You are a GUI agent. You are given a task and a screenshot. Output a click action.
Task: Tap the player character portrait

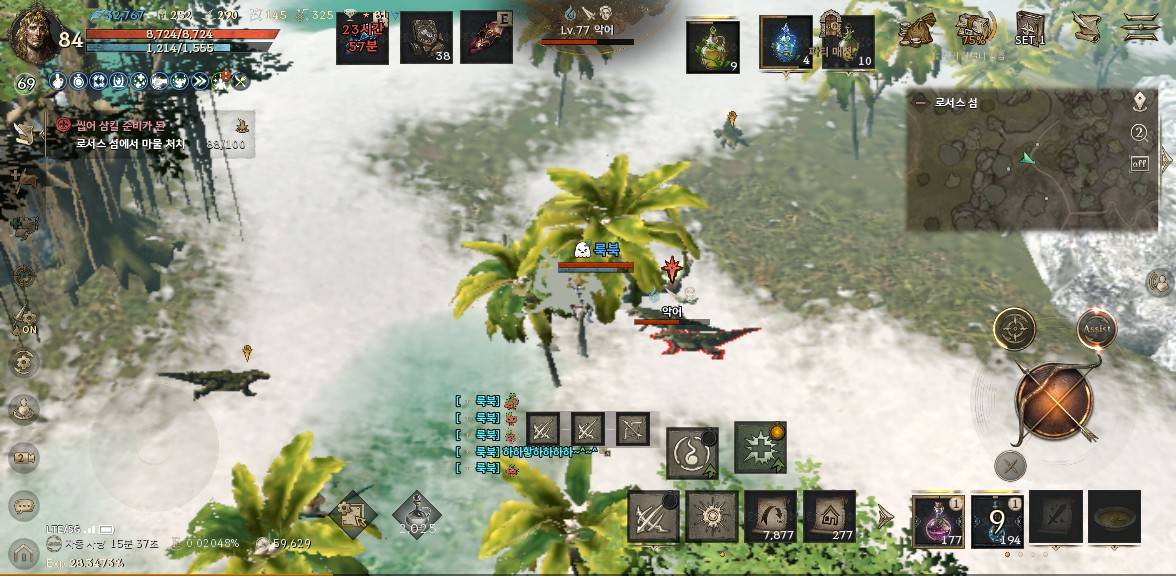point(30,34)
